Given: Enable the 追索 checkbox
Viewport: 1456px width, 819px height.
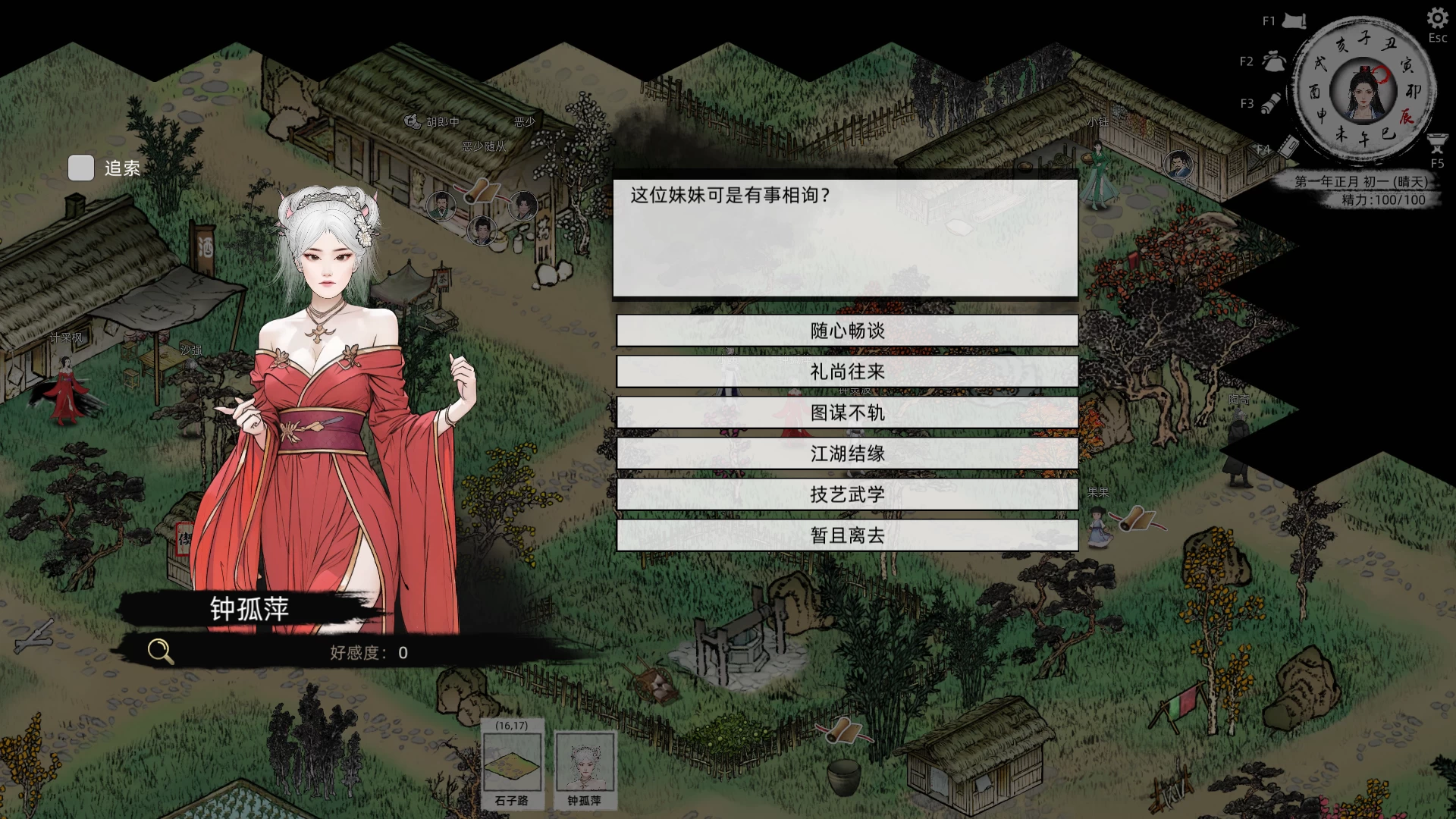Looking at the screenshot, I should pos(80,168).
